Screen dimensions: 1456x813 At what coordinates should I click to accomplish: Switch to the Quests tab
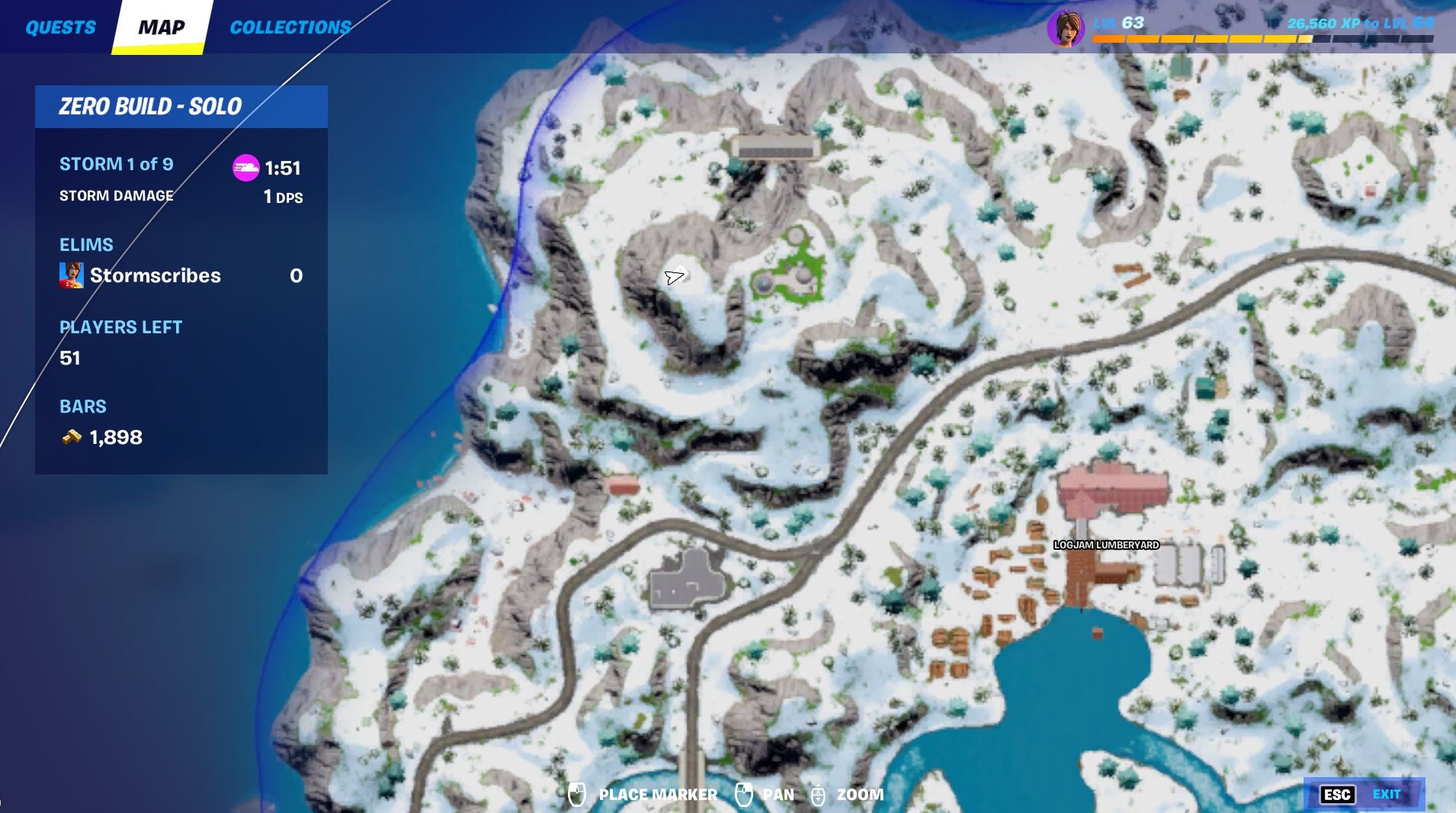pyautogui.click(x=61, y=27)
